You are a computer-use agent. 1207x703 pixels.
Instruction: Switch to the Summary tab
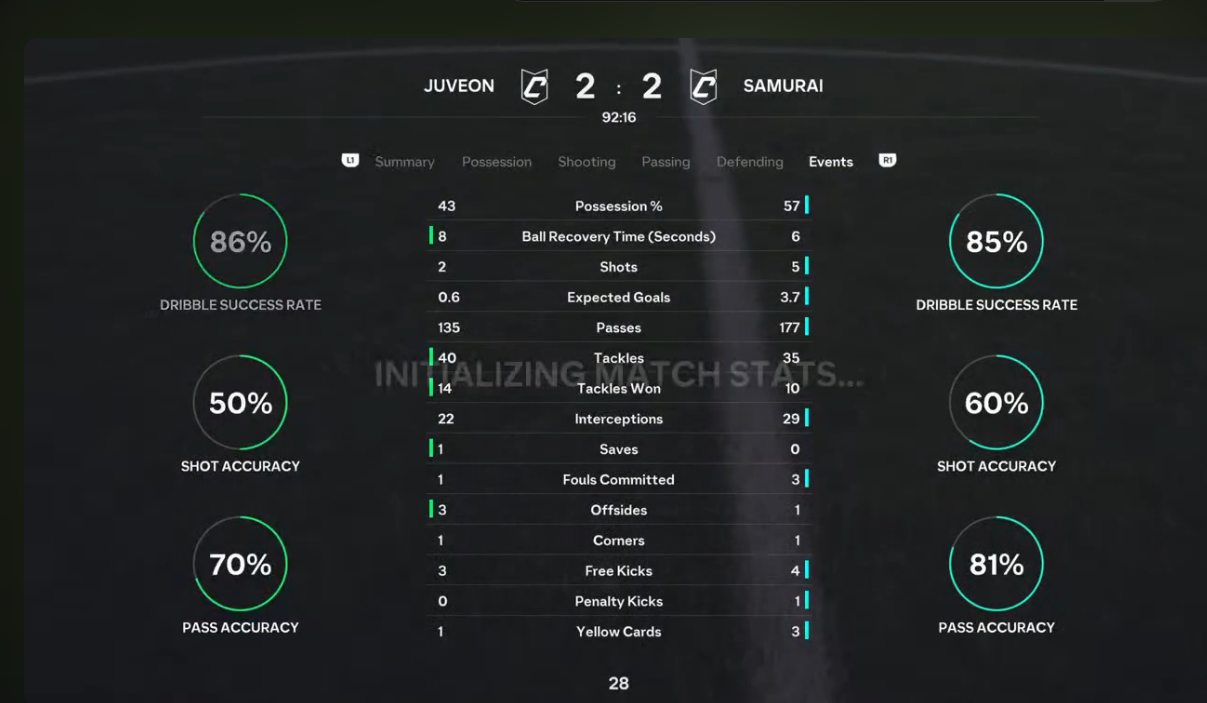tap(404, 162)
